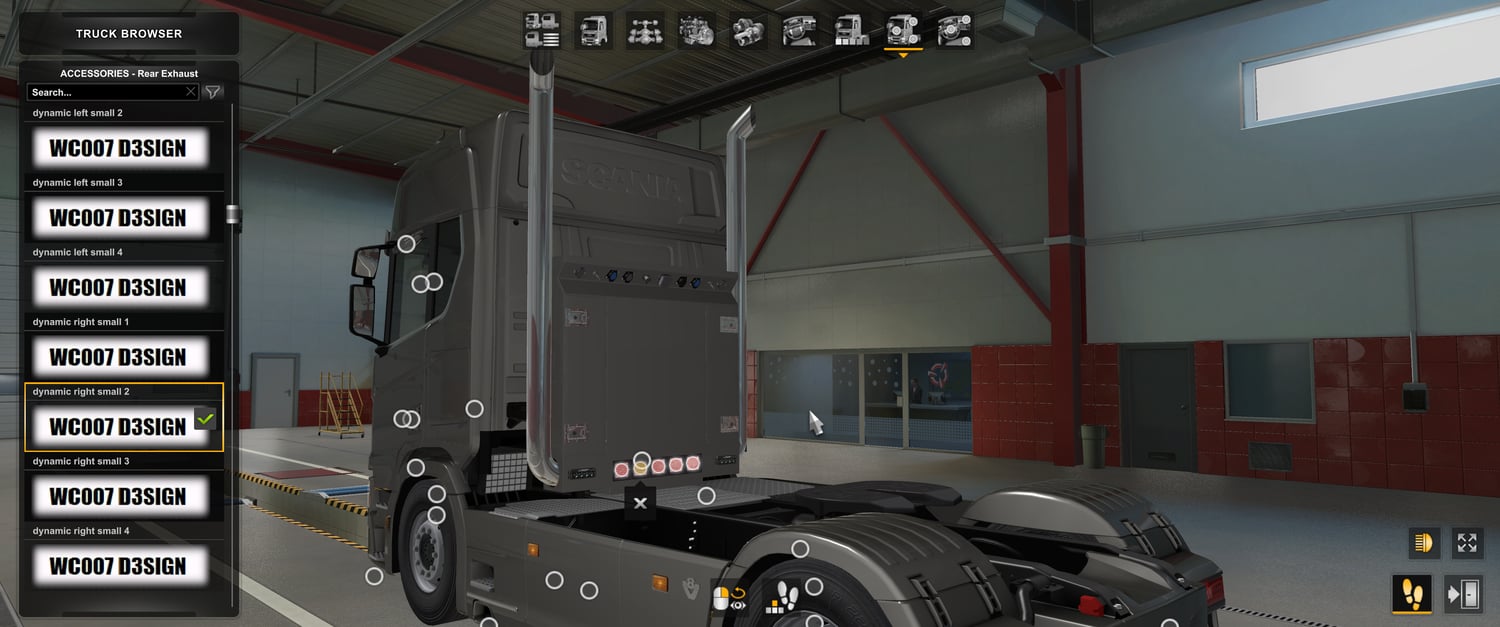Switch to the cabin category tab
The image size is (1500, 627).
[x=594, y=31]
